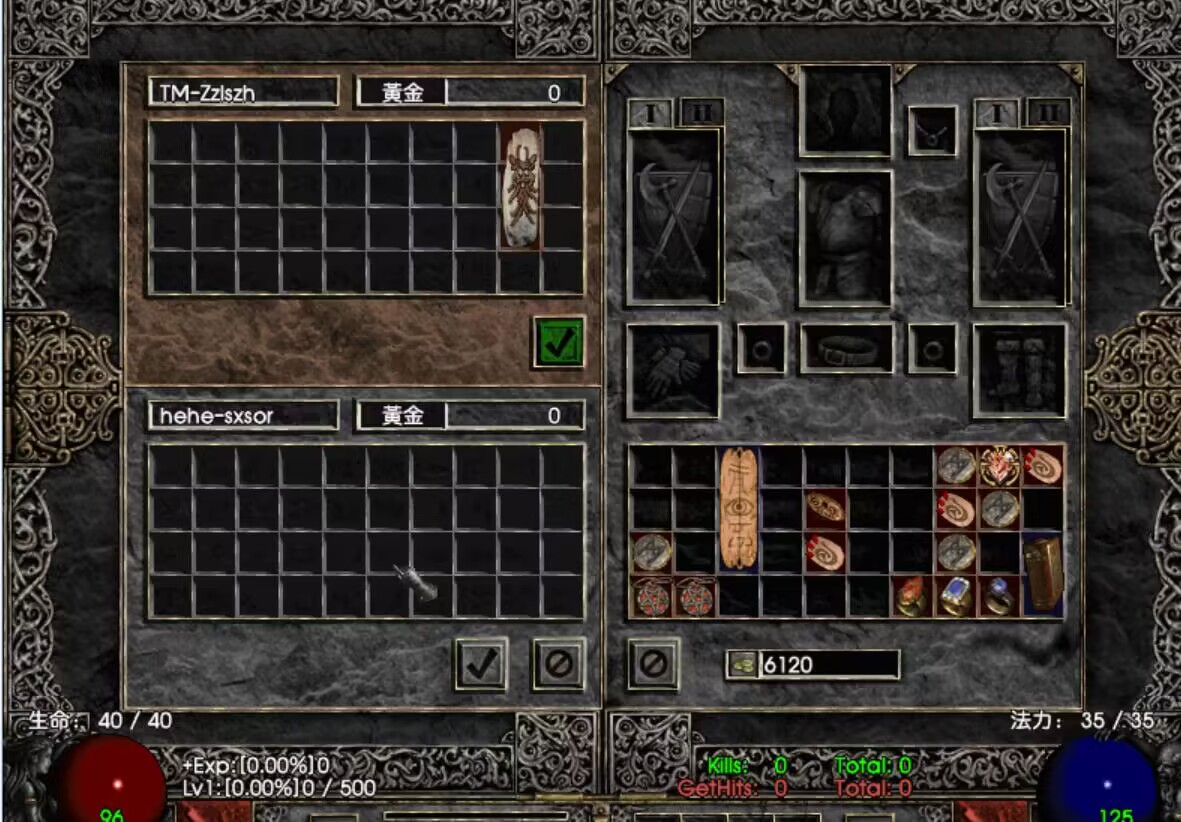Close the inventory panel

click(654, 663)
